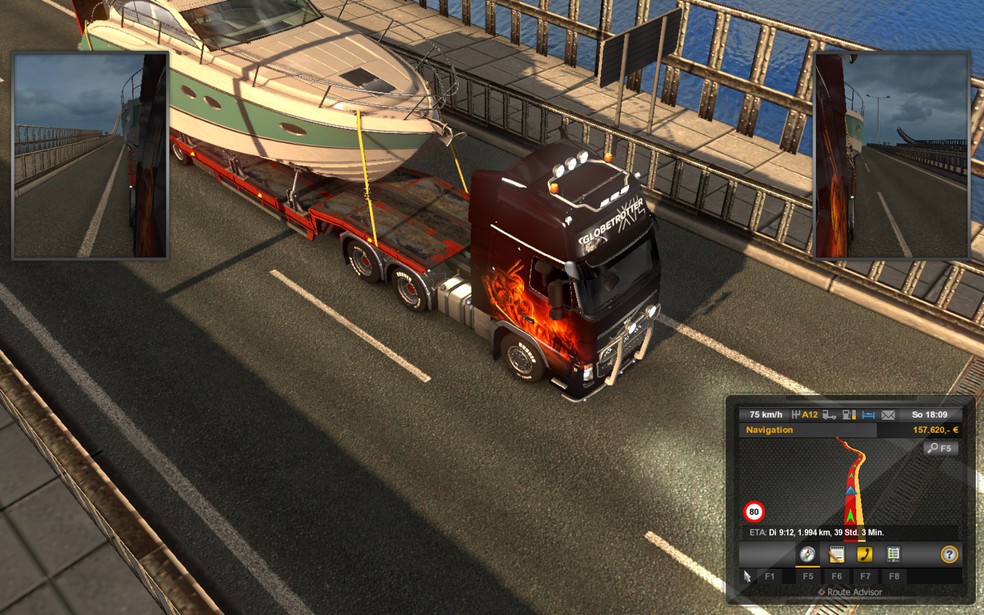
Task: Switch to the job notes tab
Action: pos(836,554)
